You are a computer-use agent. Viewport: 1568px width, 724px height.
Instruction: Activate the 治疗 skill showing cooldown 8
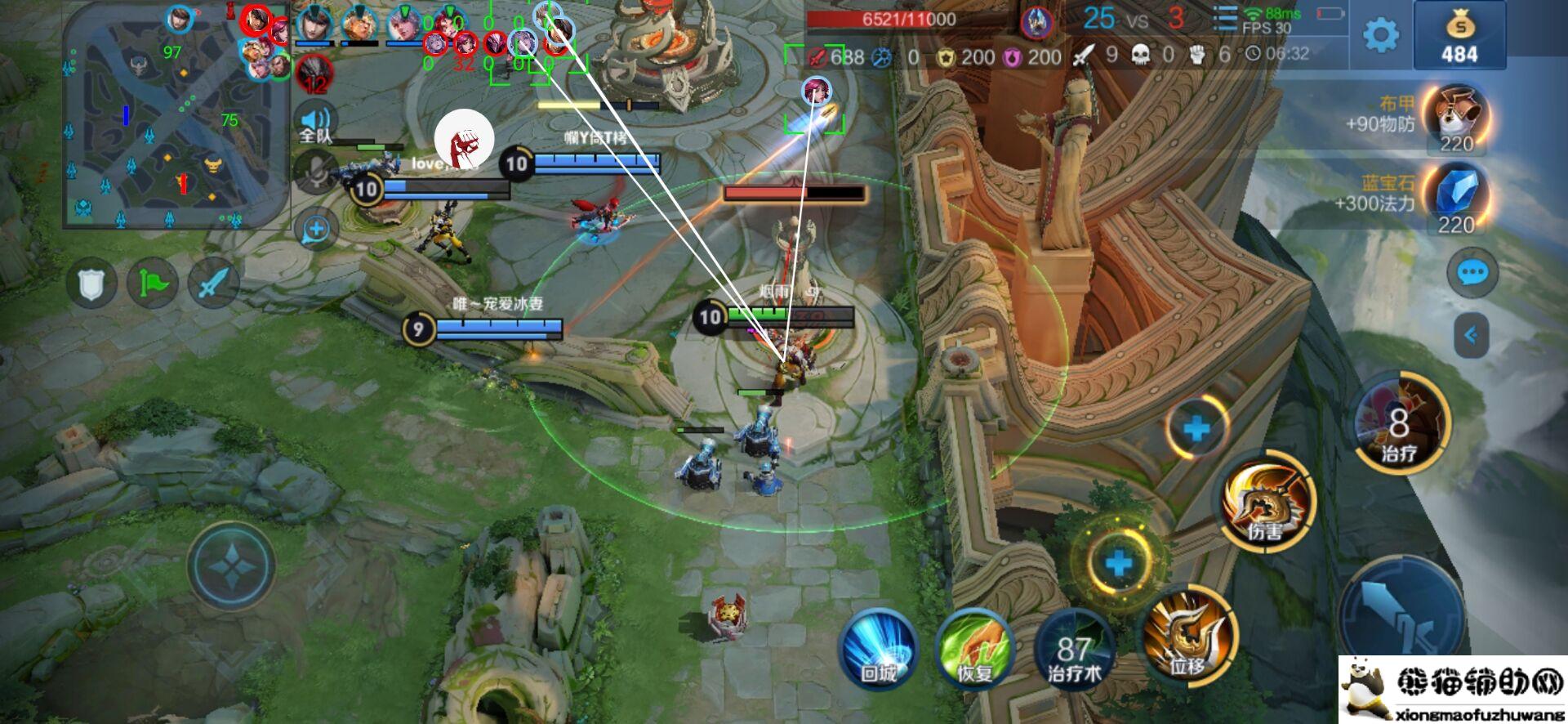coord(1399,422)
